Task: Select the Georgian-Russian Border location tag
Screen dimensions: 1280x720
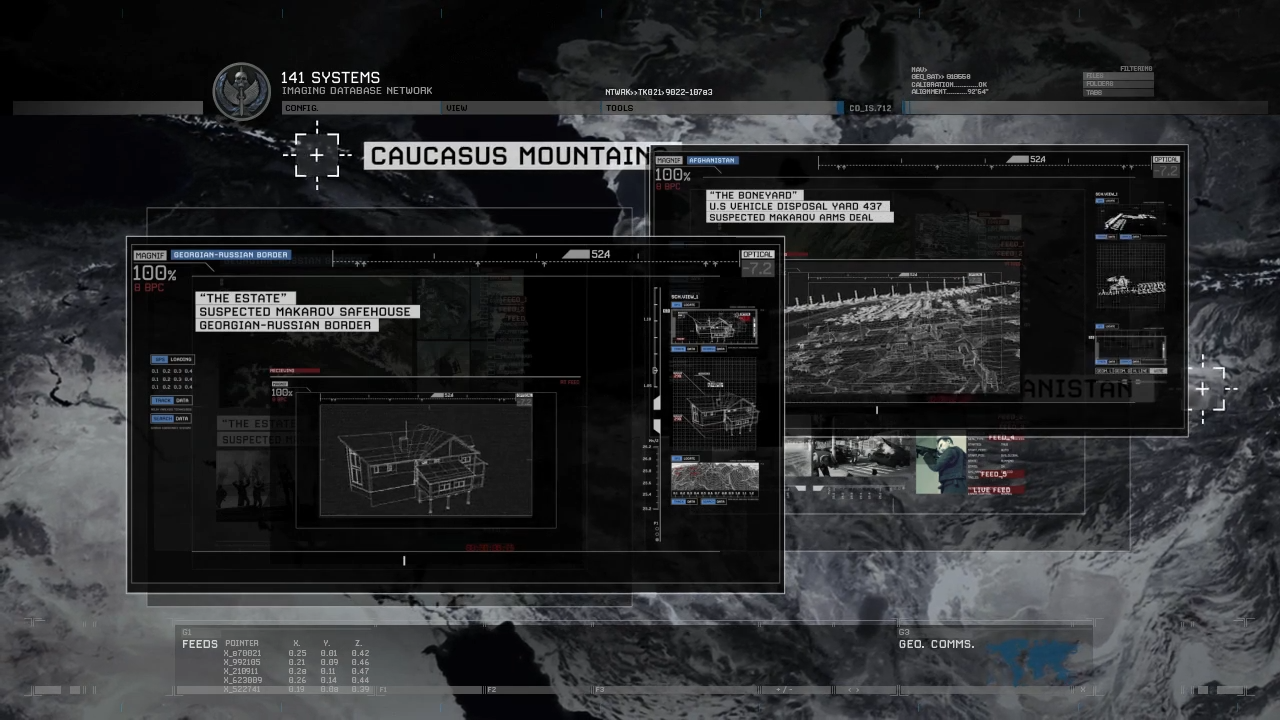Action: click(x=231, y=255)
